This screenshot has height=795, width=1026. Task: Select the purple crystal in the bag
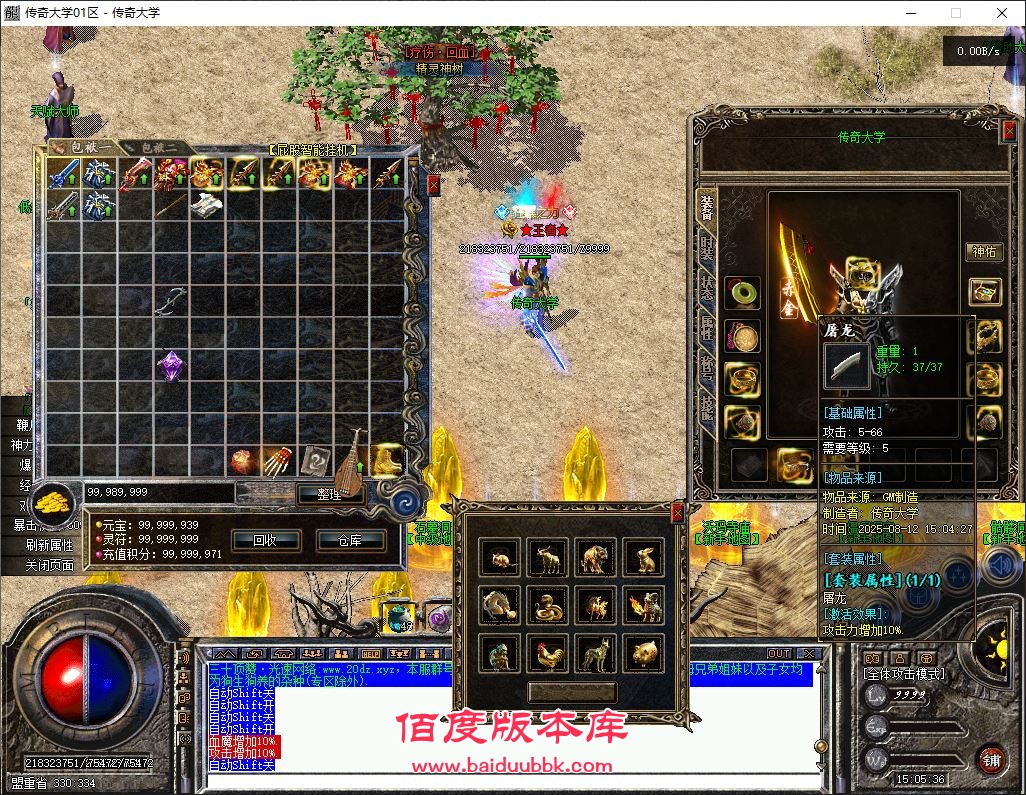tap(171, 364)
